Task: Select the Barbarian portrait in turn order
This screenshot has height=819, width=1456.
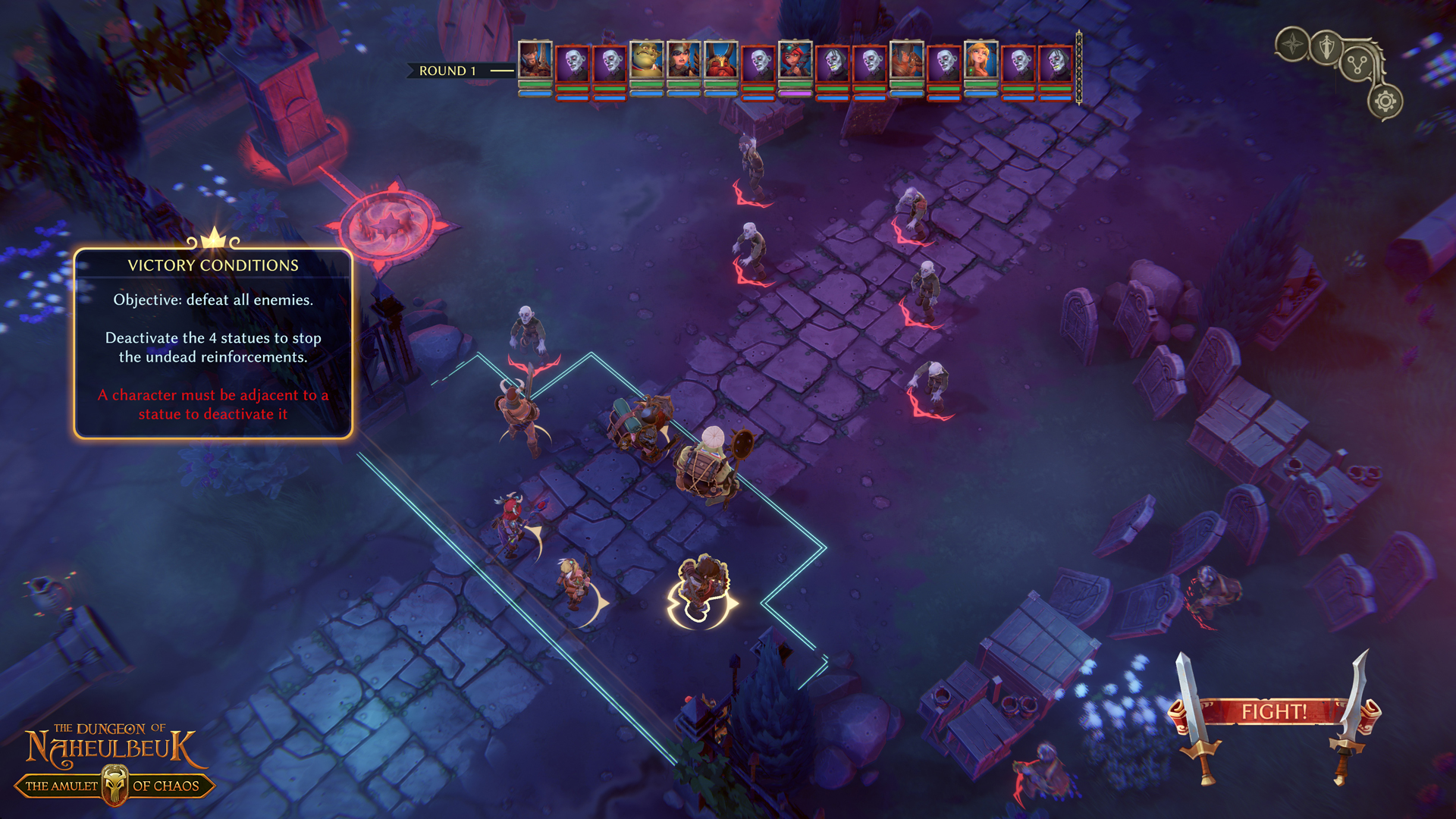Action: [x=906, y=61]
